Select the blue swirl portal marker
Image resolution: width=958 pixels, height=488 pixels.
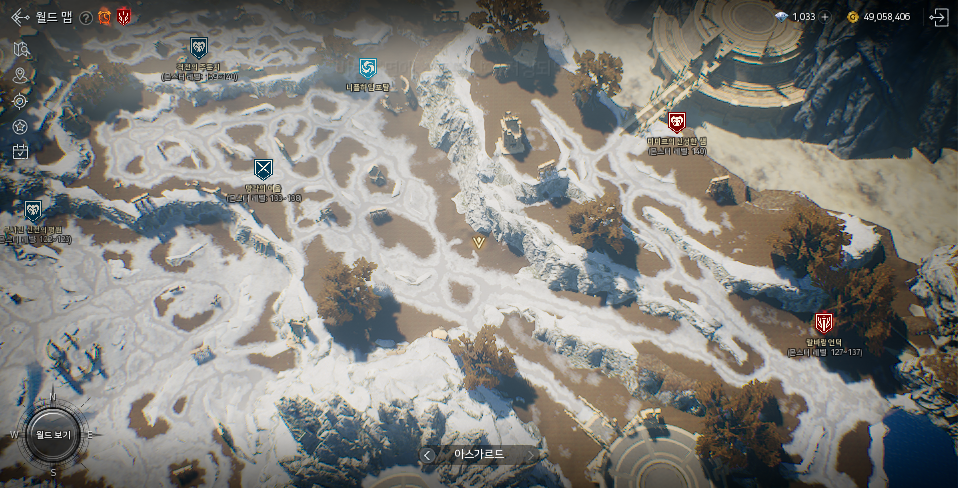point(368,68)
